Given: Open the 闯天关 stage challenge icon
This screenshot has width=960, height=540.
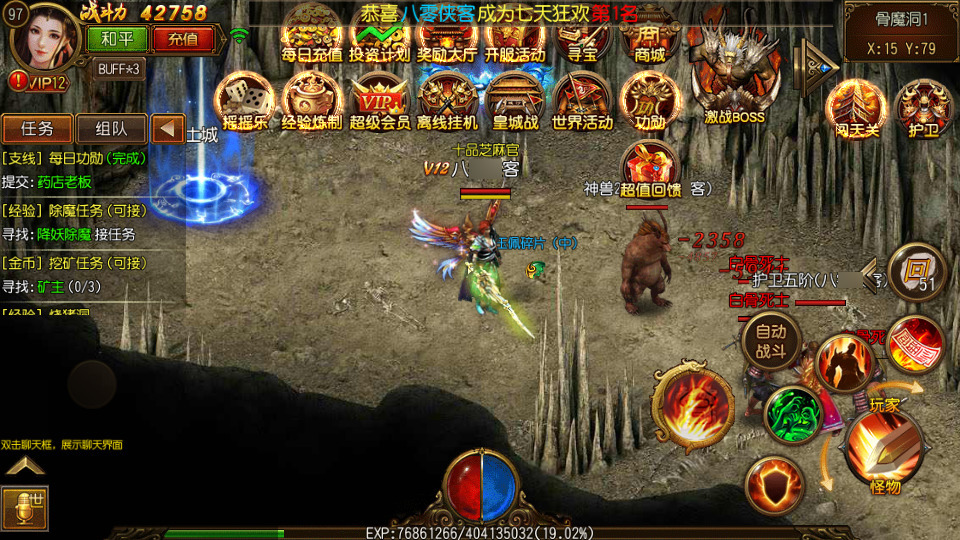Looking at the screenshot, I should tap(855, 108).
